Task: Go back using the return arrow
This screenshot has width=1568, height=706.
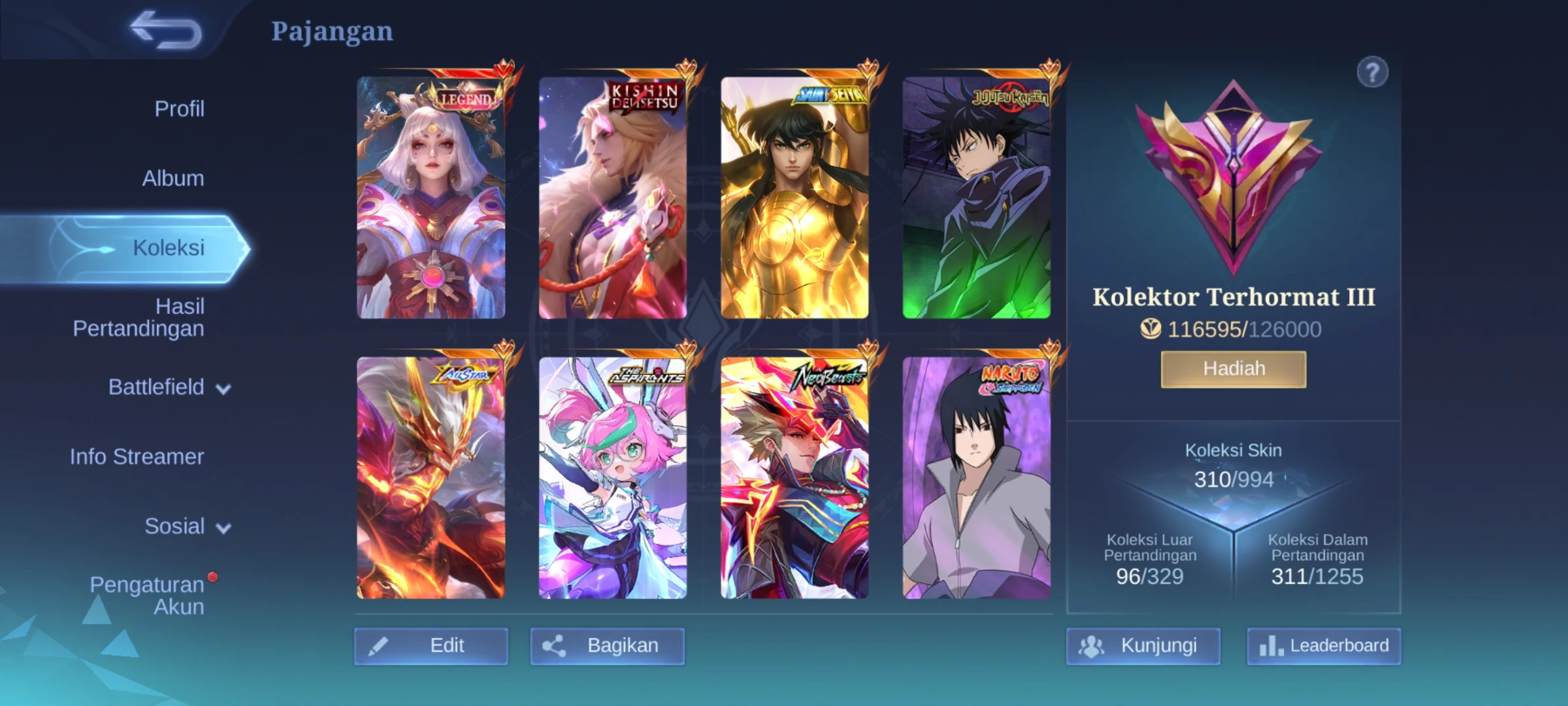Action: click(166, 30)
